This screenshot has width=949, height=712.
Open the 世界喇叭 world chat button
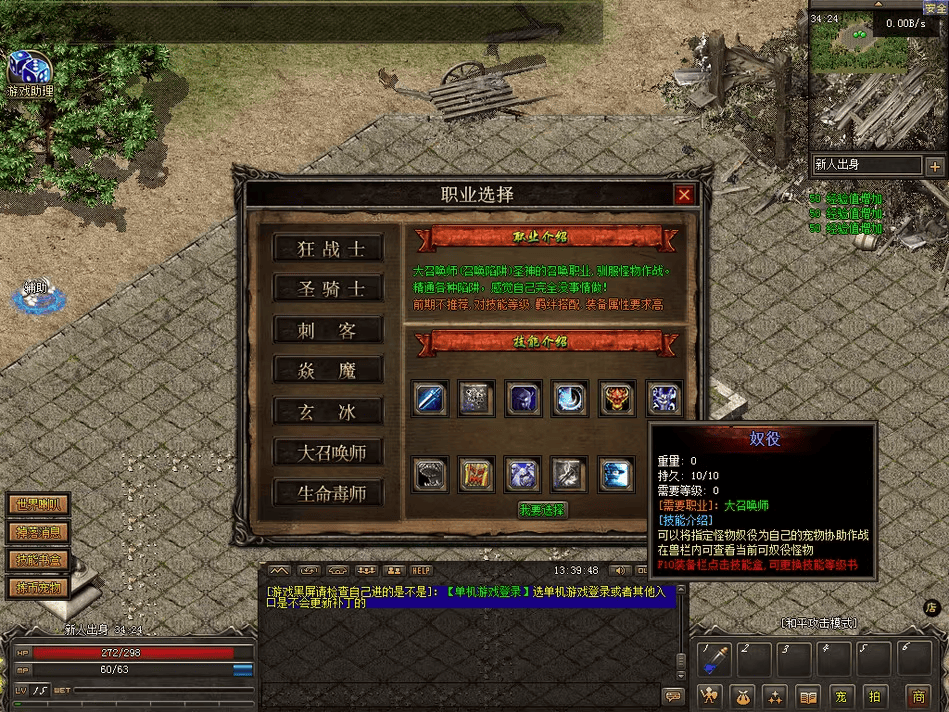tap(38, 505)
